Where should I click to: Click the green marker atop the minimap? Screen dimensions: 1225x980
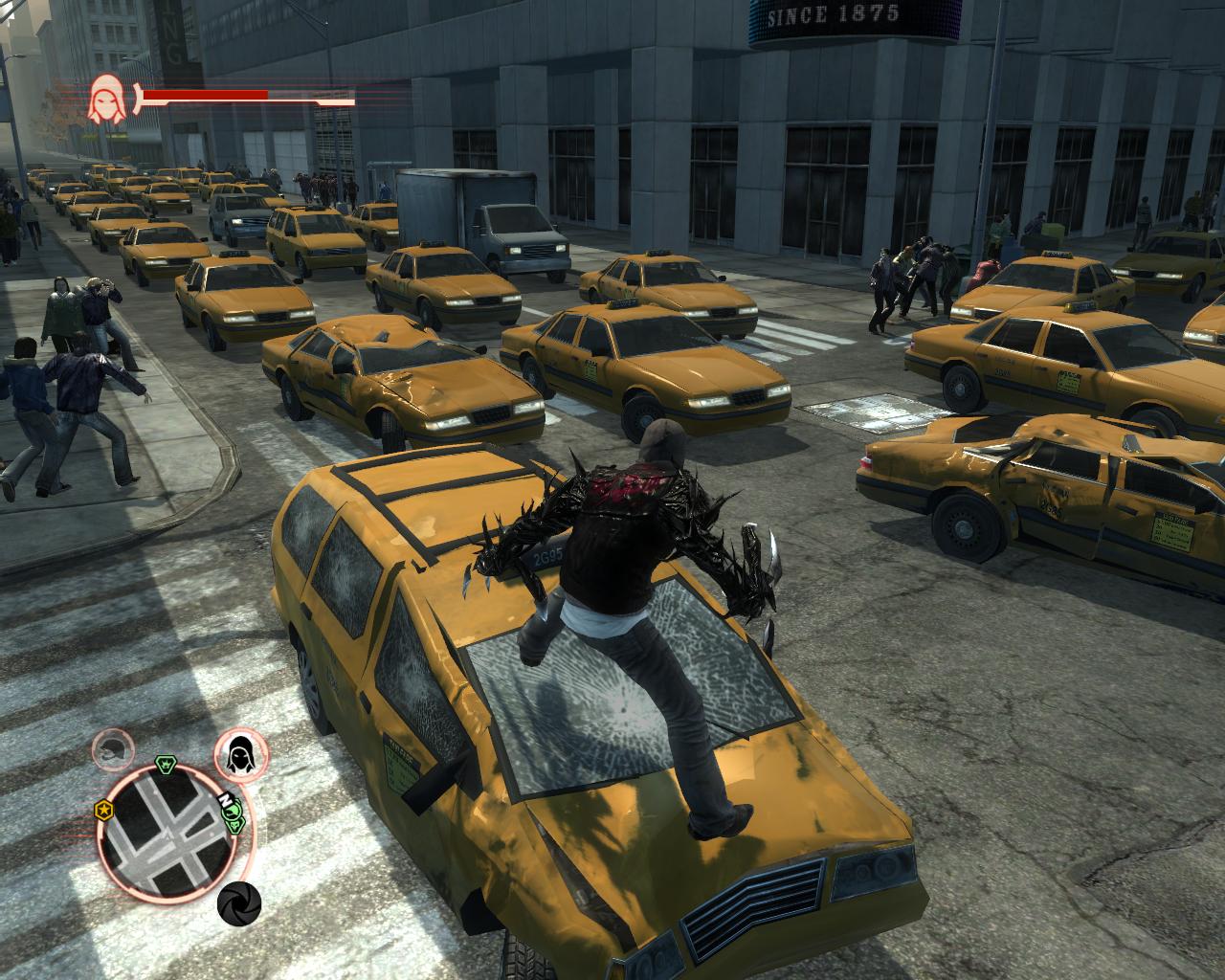[164, 764]
